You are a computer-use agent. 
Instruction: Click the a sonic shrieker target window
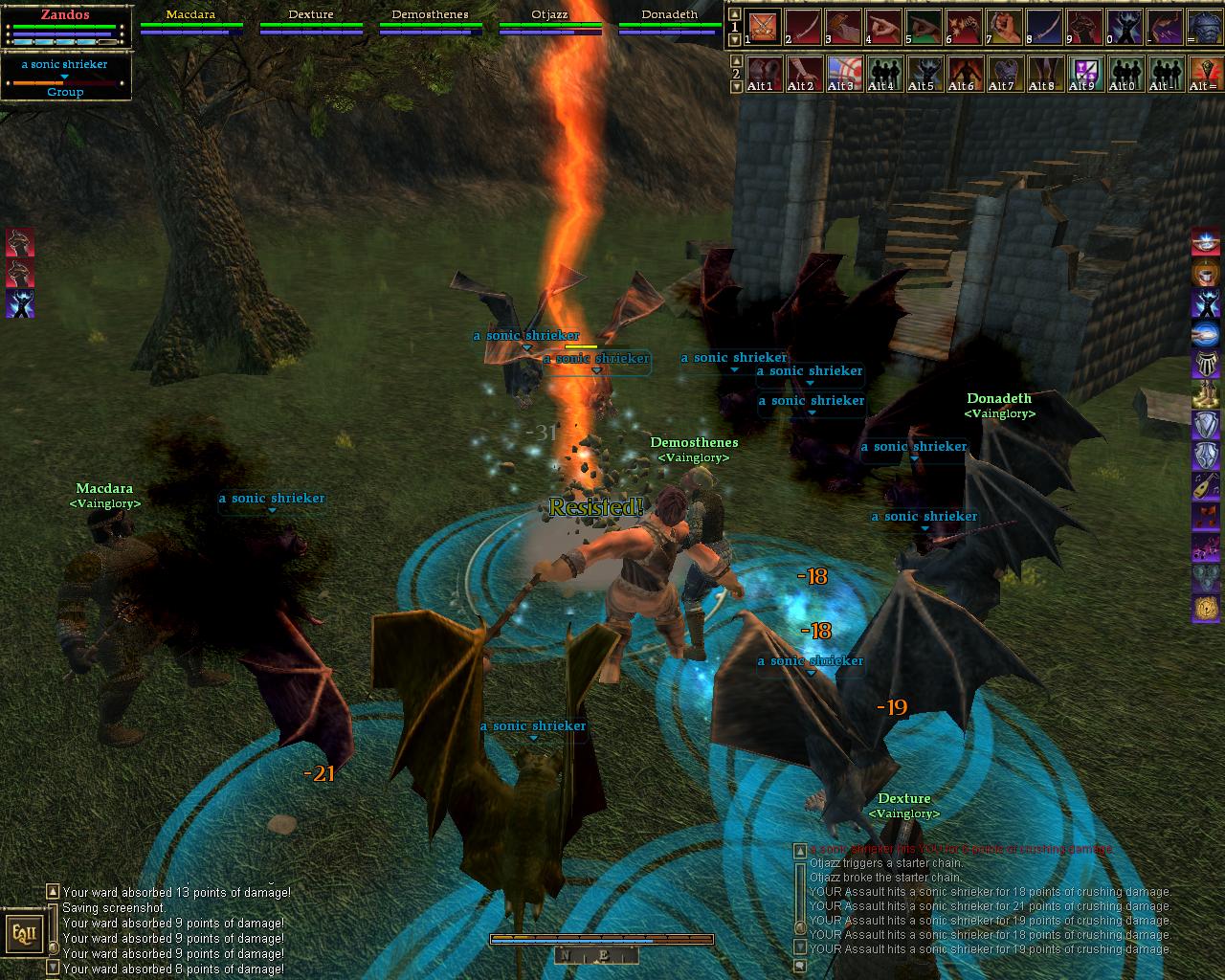[65, 77]
